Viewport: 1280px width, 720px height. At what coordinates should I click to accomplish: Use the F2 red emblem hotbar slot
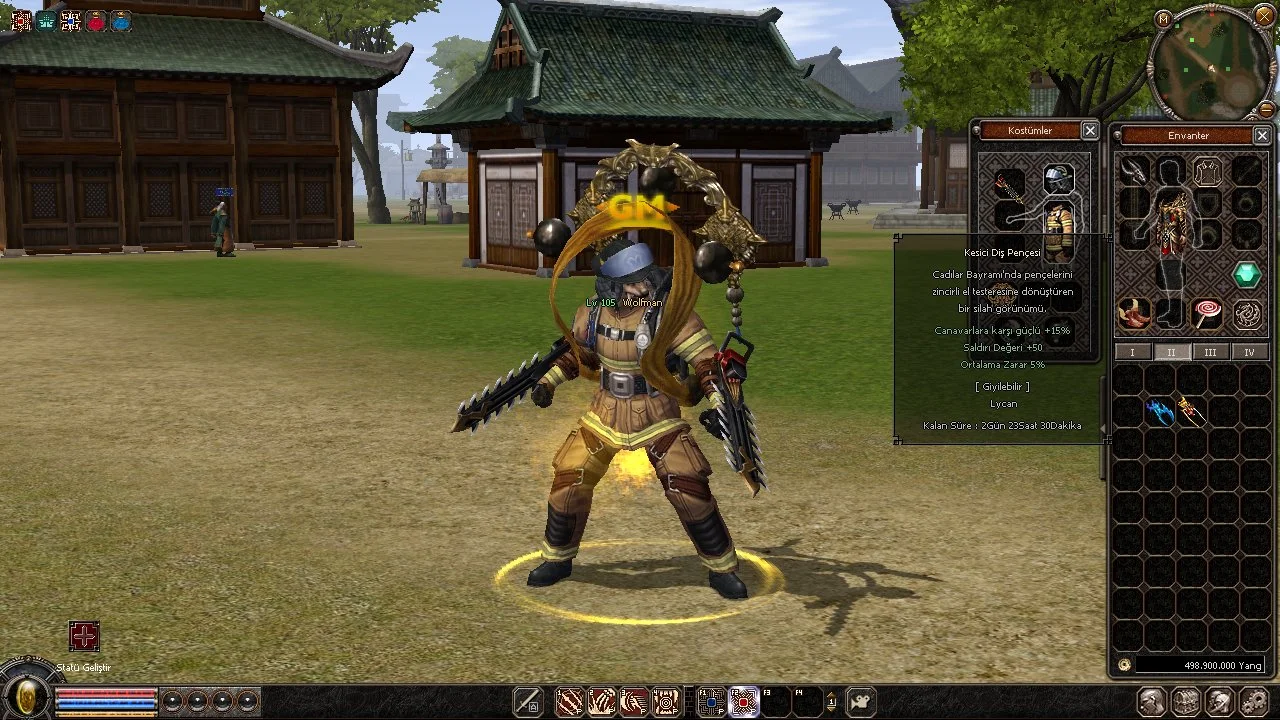coord(743,702)
